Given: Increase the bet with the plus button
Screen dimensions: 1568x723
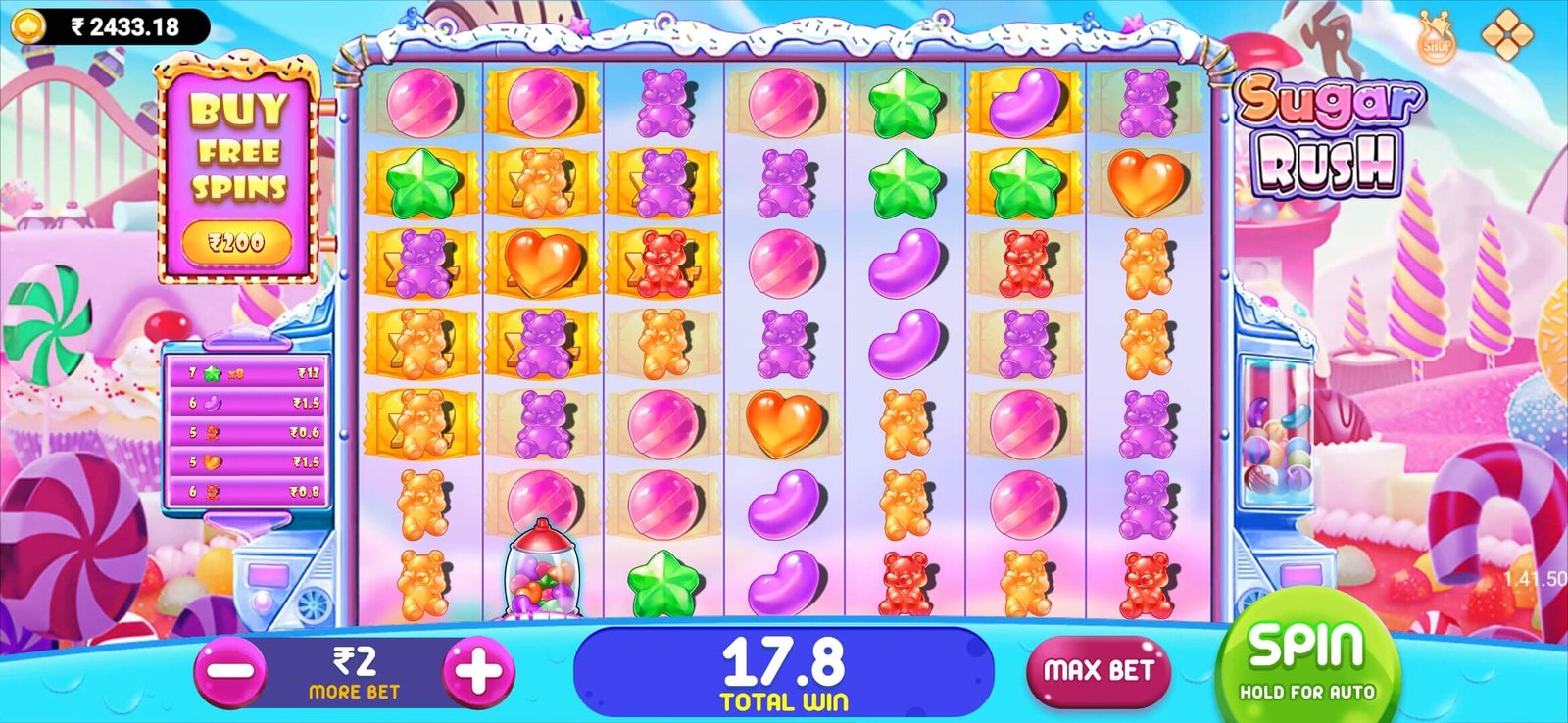Looking at the screenshot, I should click(x=478, y=672).
